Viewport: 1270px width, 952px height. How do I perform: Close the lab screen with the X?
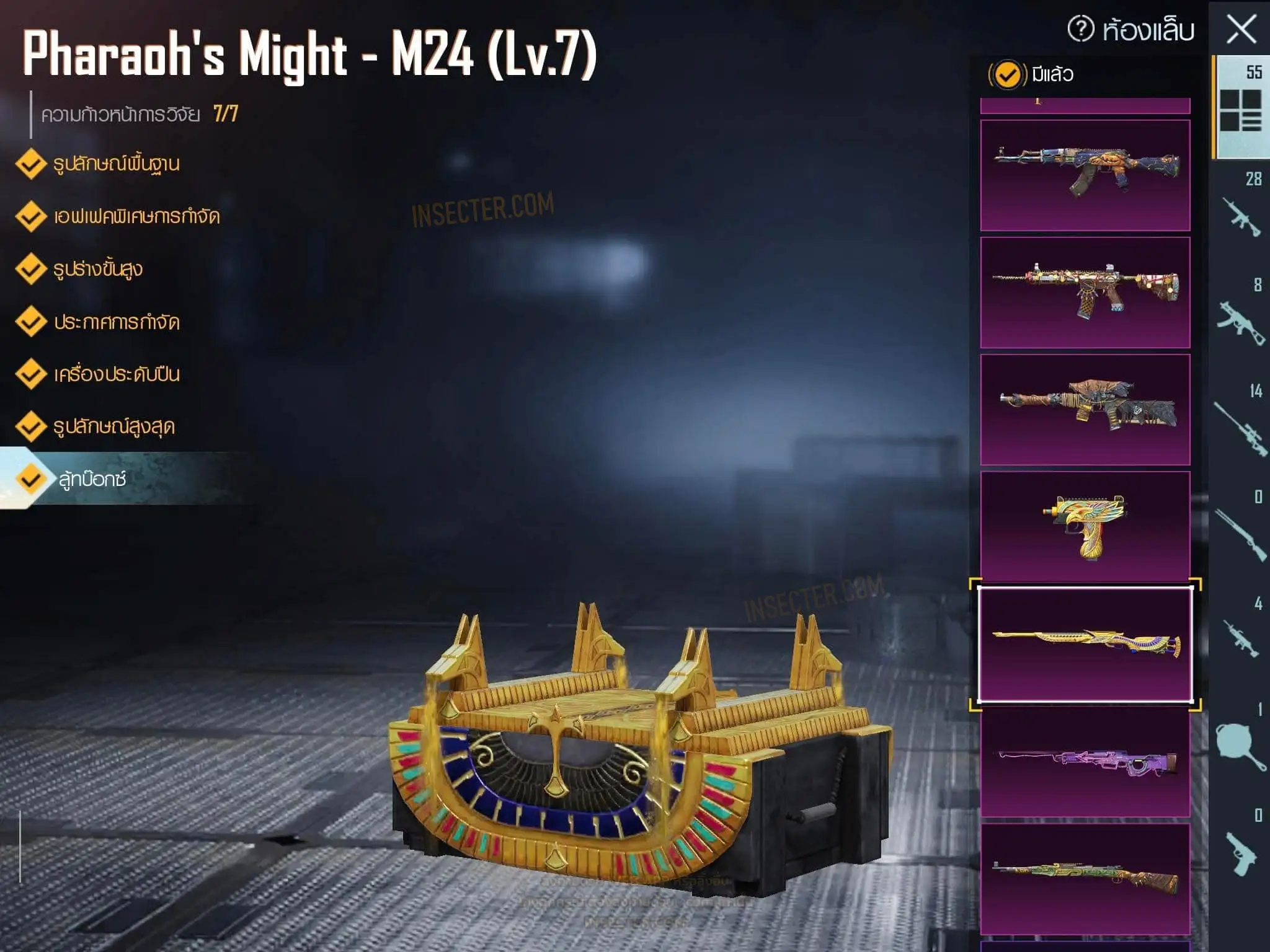(x=1241, y=29)
